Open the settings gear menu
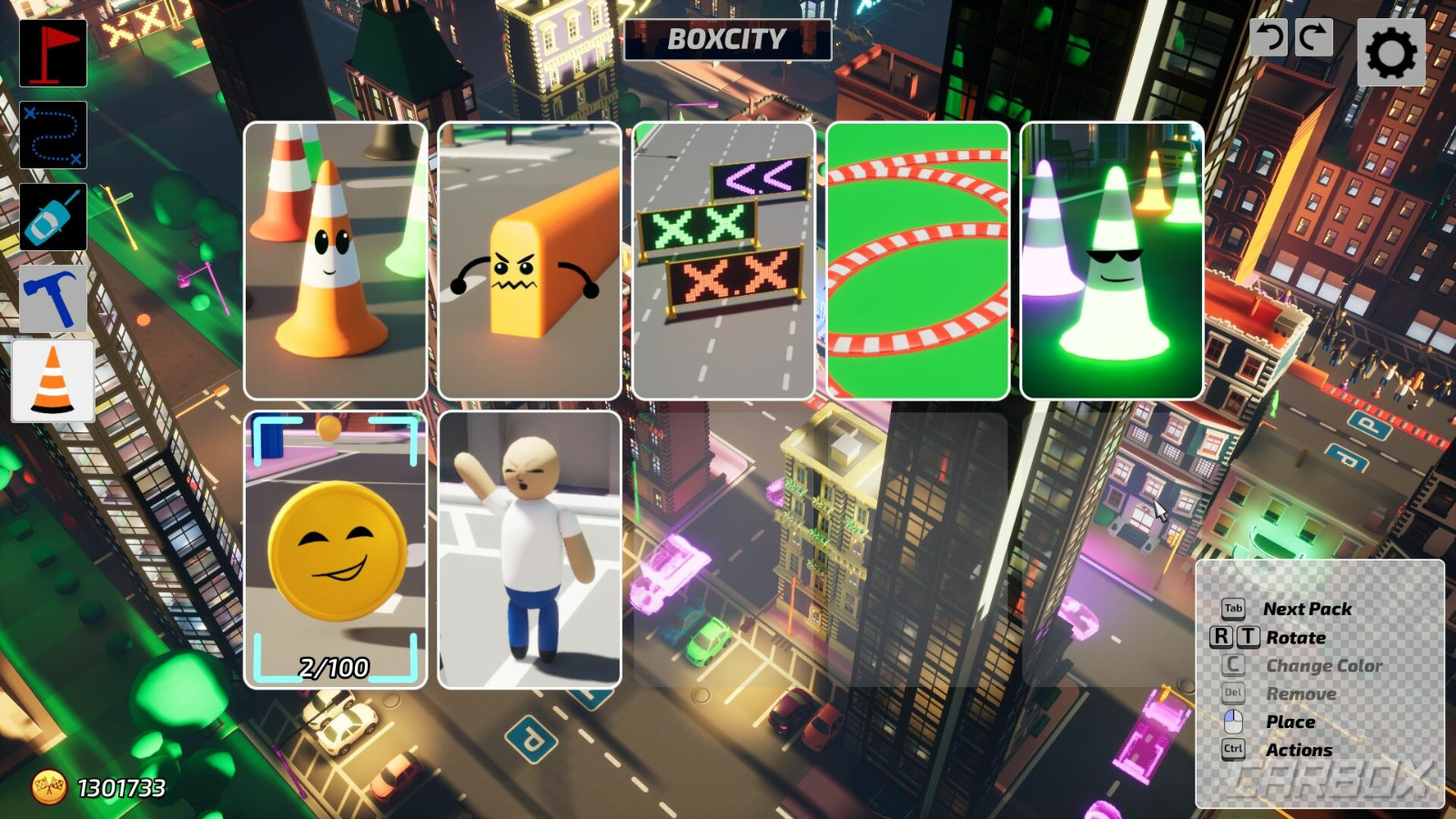1456x819 pixels. (1390, 52)
